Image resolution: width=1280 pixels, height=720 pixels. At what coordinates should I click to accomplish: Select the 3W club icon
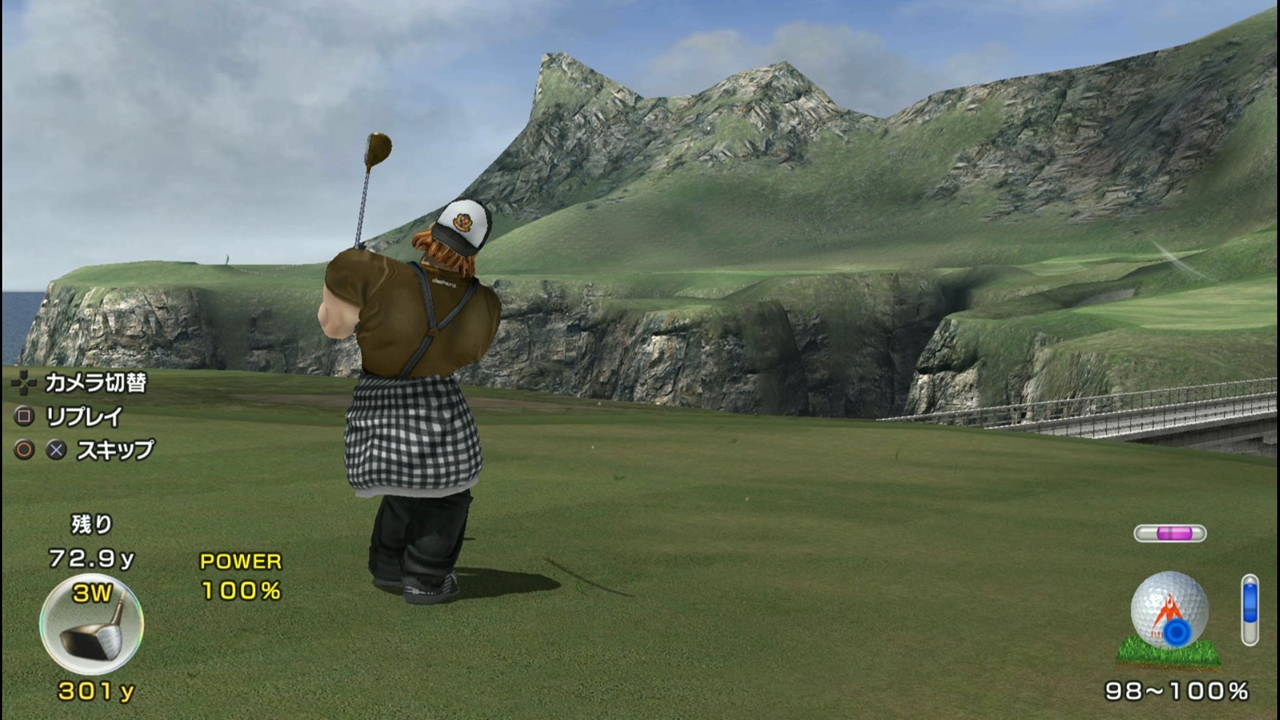tap(91, 624)
